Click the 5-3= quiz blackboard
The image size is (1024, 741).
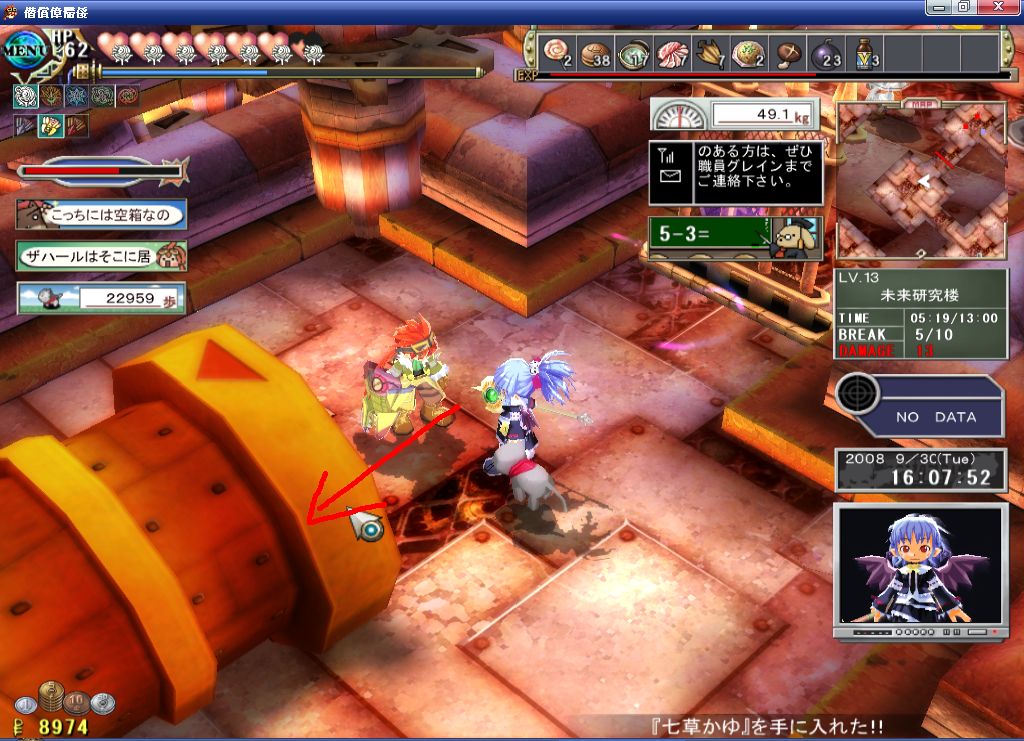(735, 239)
